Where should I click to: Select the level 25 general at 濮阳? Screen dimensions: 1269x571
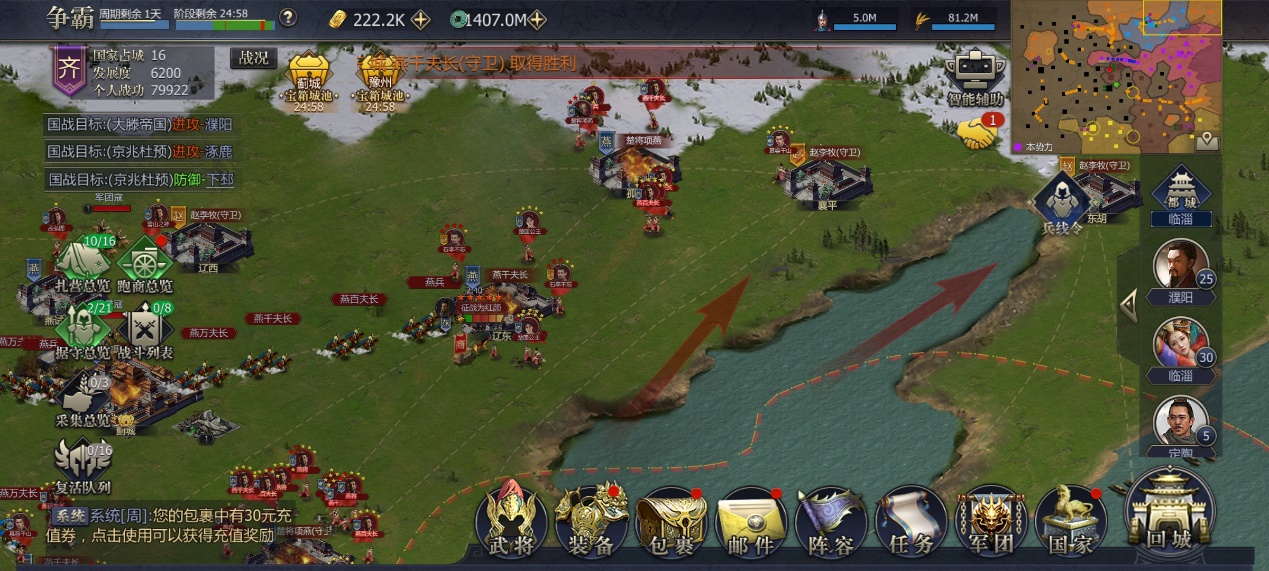point(1181,268)
